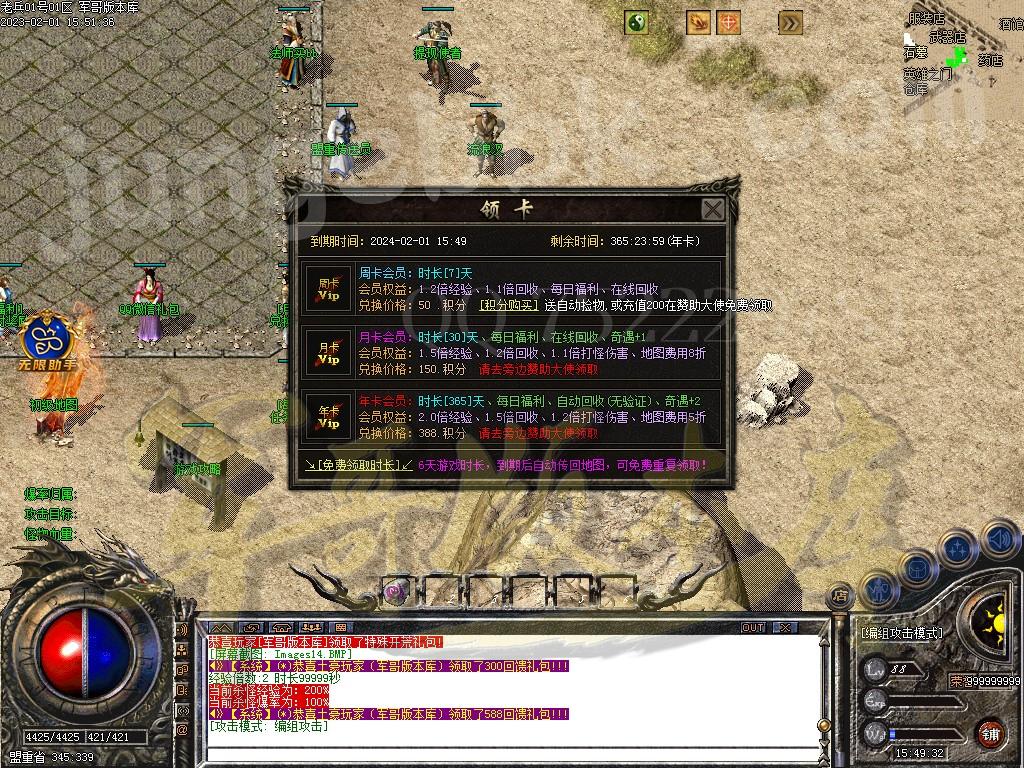Toggle the sound speaker round button
1024x768 pixels.
pyautogui.click(x=998, y=540)
